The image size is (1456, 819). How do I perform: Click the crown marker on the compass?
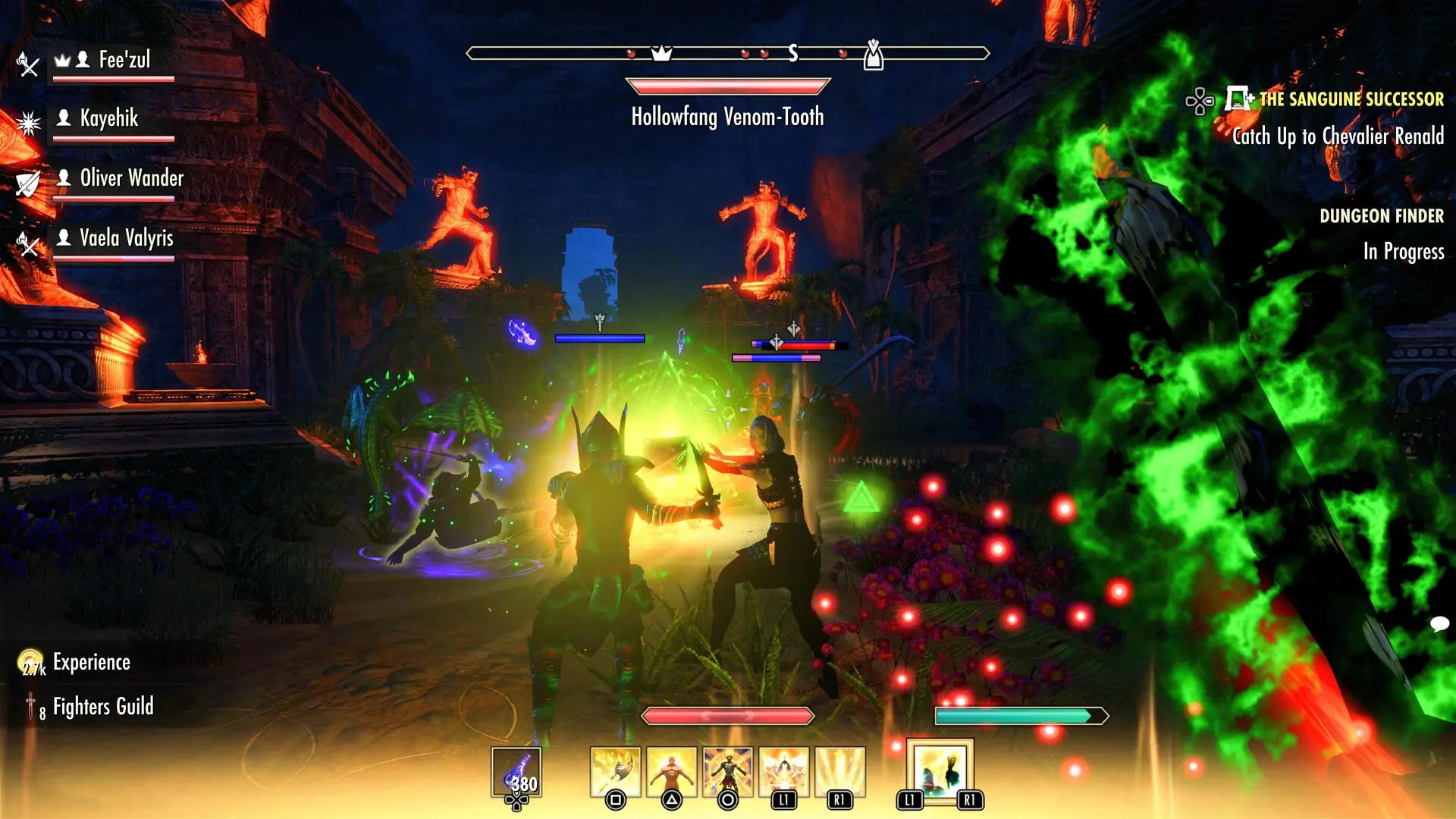coord(662,53)
